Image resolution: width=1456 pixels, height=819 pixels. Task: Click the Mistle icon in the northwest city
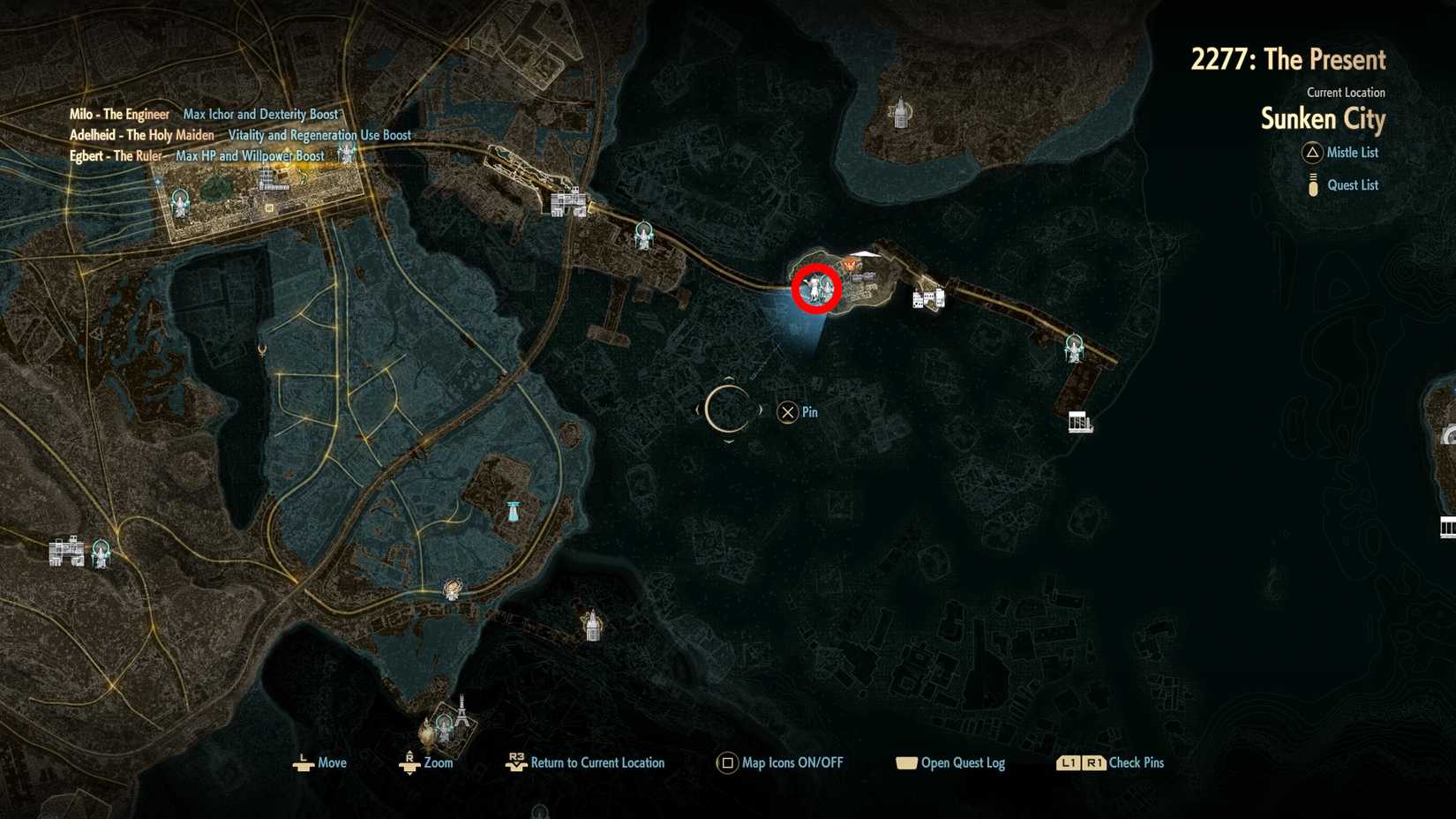tap(179, 203)
